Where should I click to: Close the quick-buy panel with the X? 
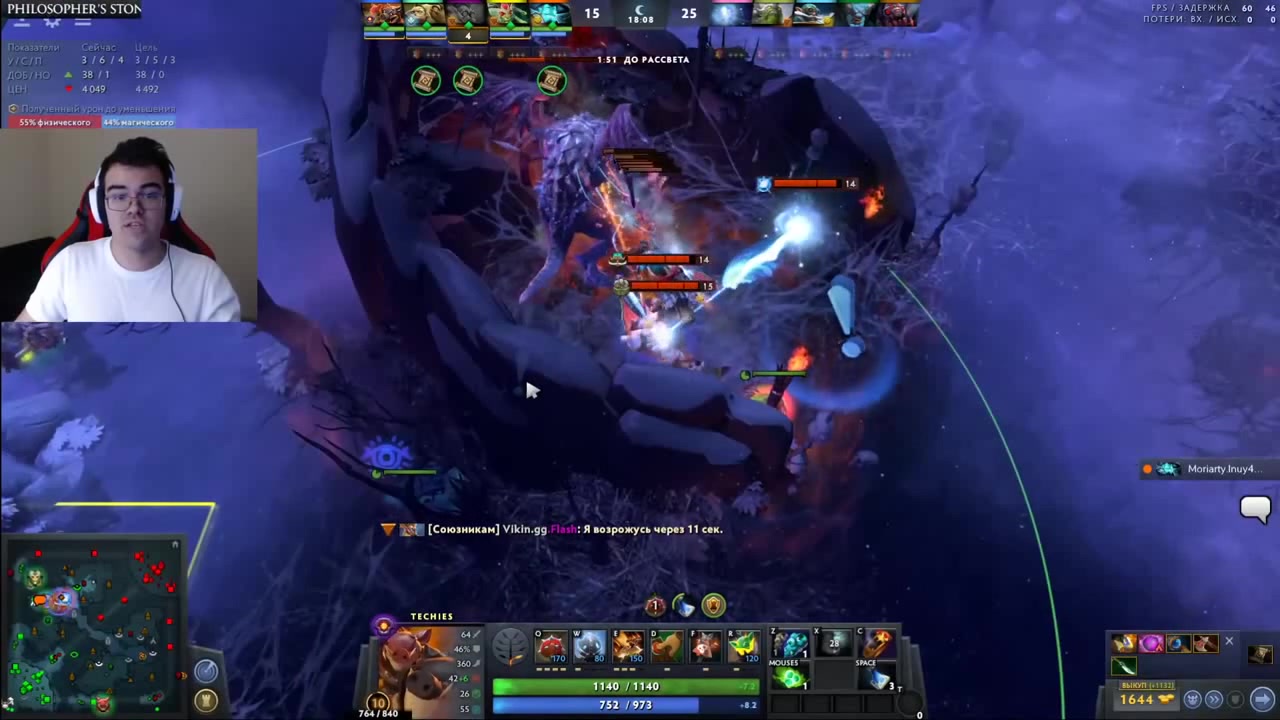1229,642
